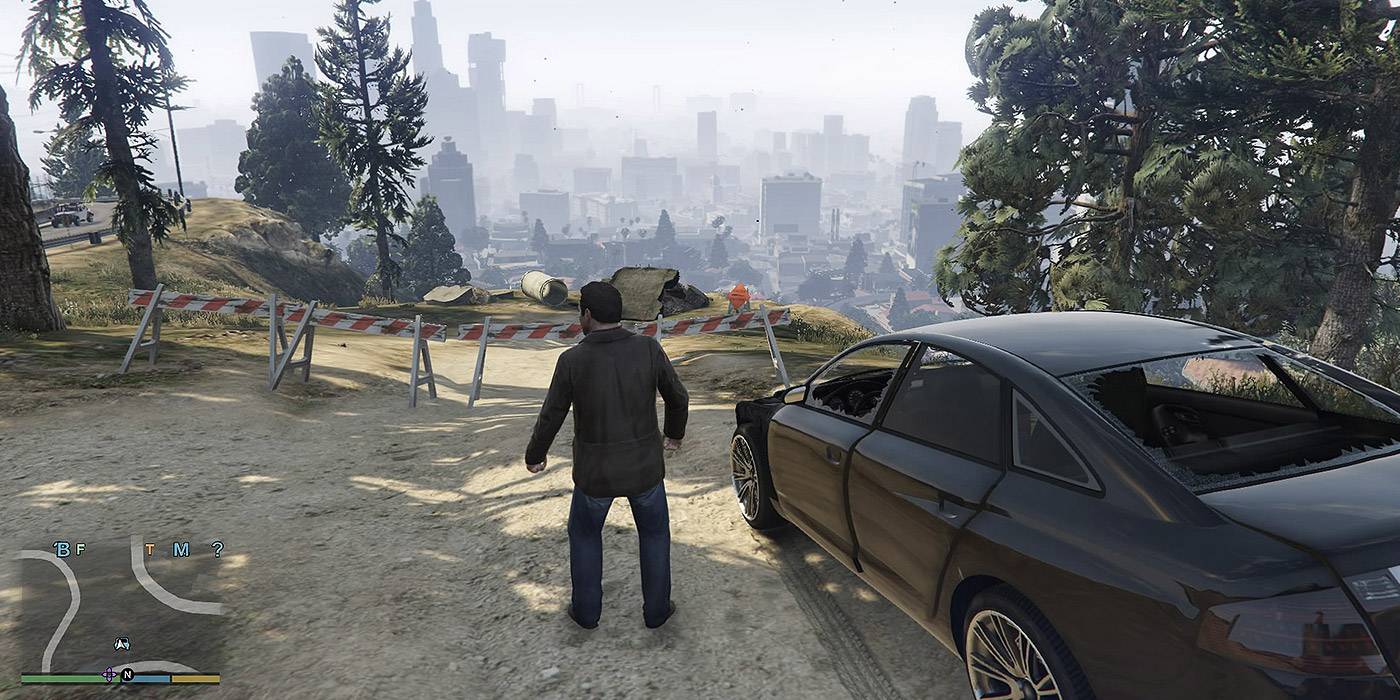Screen dimensions: 1400x700
Task: Click the question mark blip on minimap
Action: pyautogui.click(x=216, y=549)
